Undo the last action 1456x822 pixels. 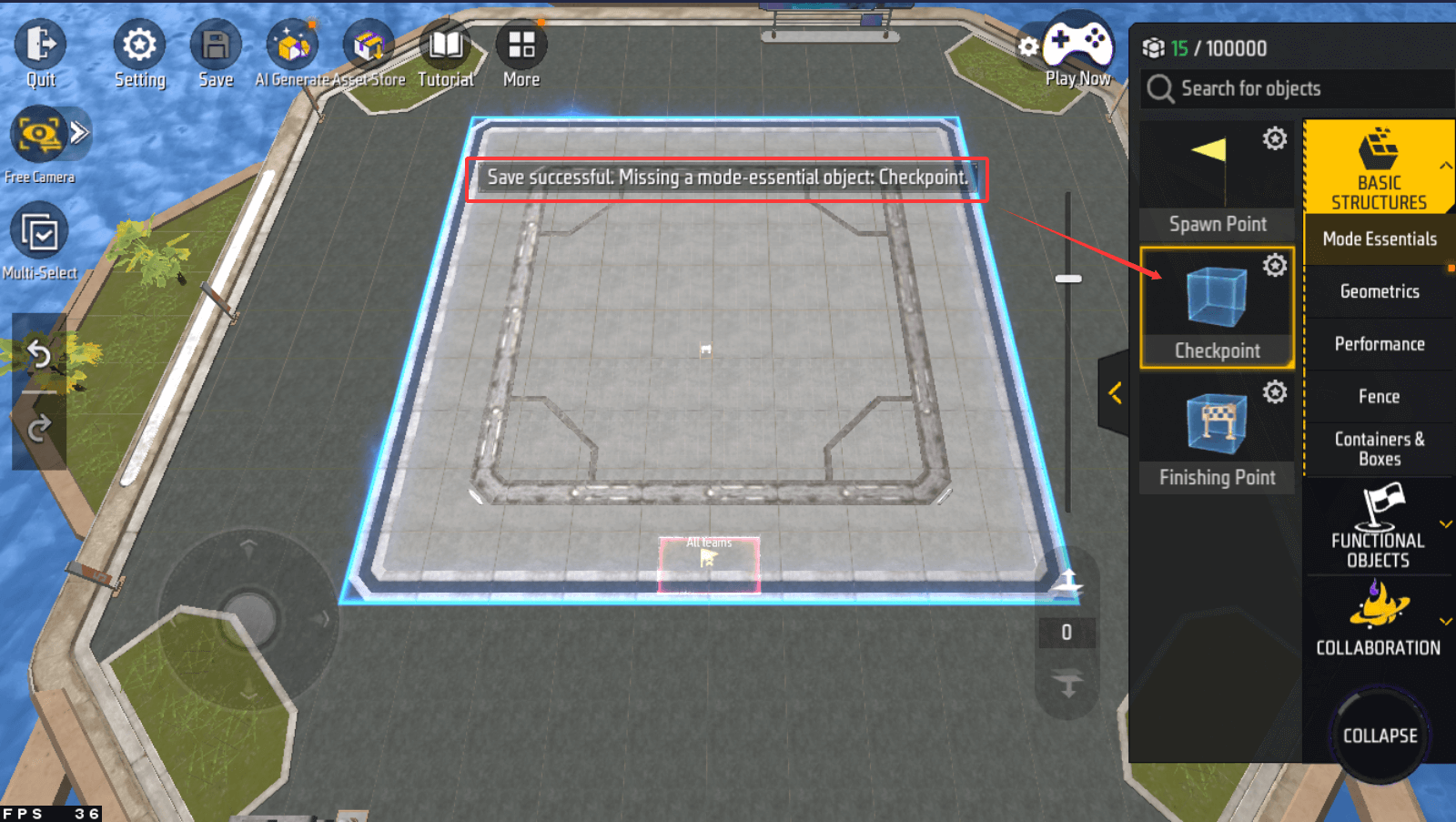[39, 353]
